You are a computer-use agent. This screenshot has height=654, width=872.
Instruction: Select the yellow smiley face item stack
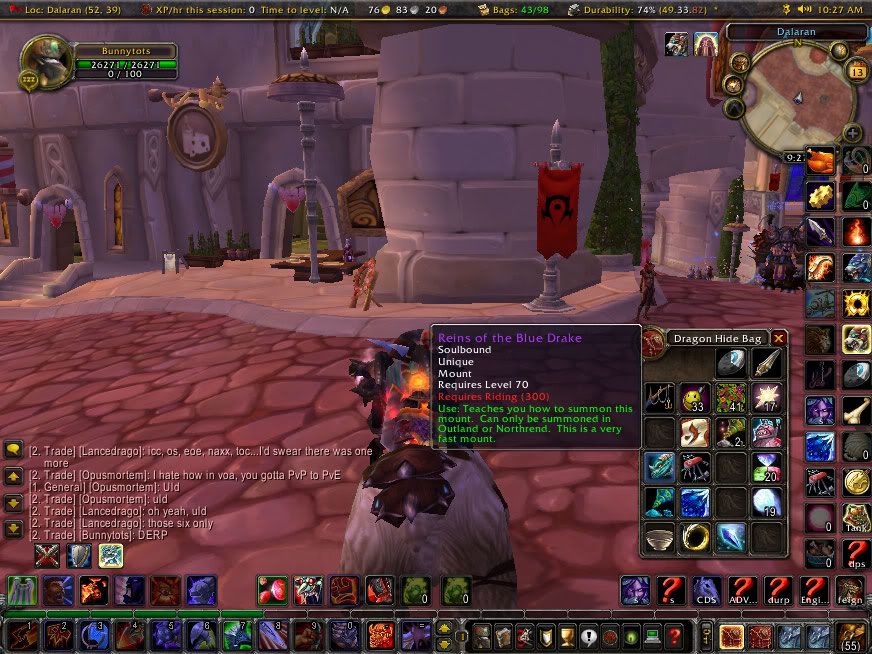click(x=694, y=400)
